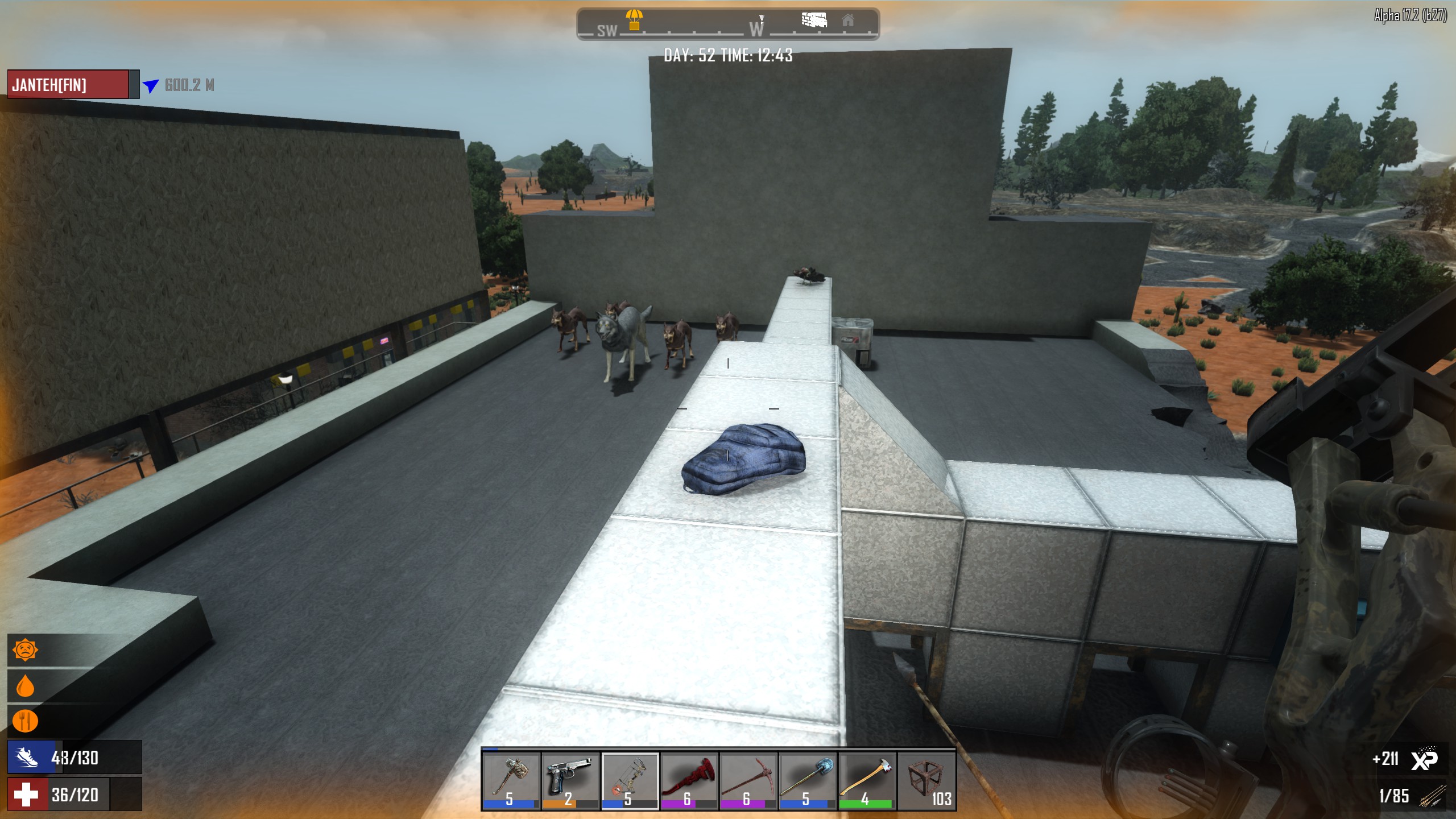Click the thirst water drop status icon
Viewport: 1456px width, 819px height.
click(26, 686)
